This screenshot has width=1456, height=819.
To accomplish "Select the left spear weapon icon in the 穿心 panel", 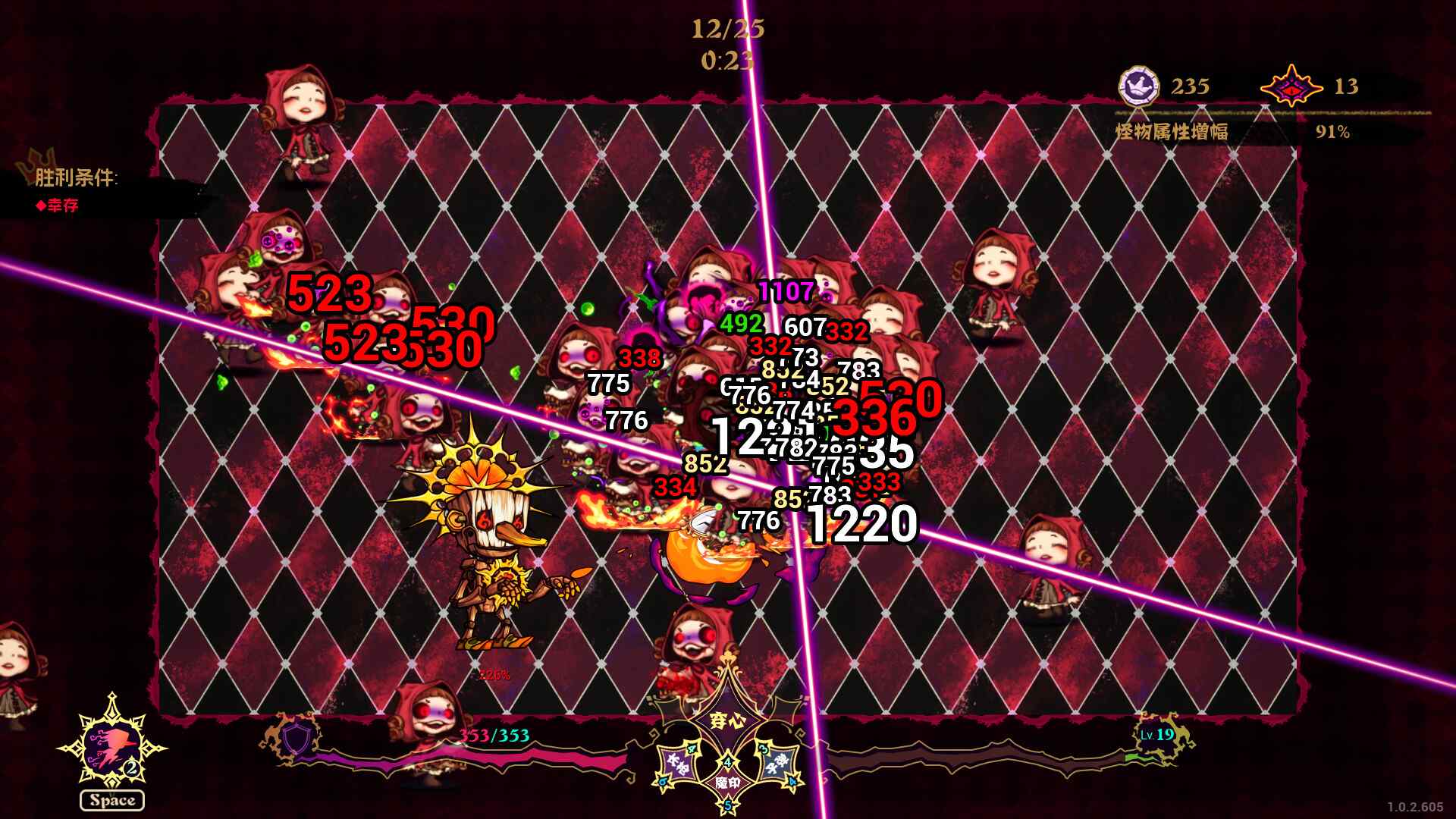I will tap(678, 765).
